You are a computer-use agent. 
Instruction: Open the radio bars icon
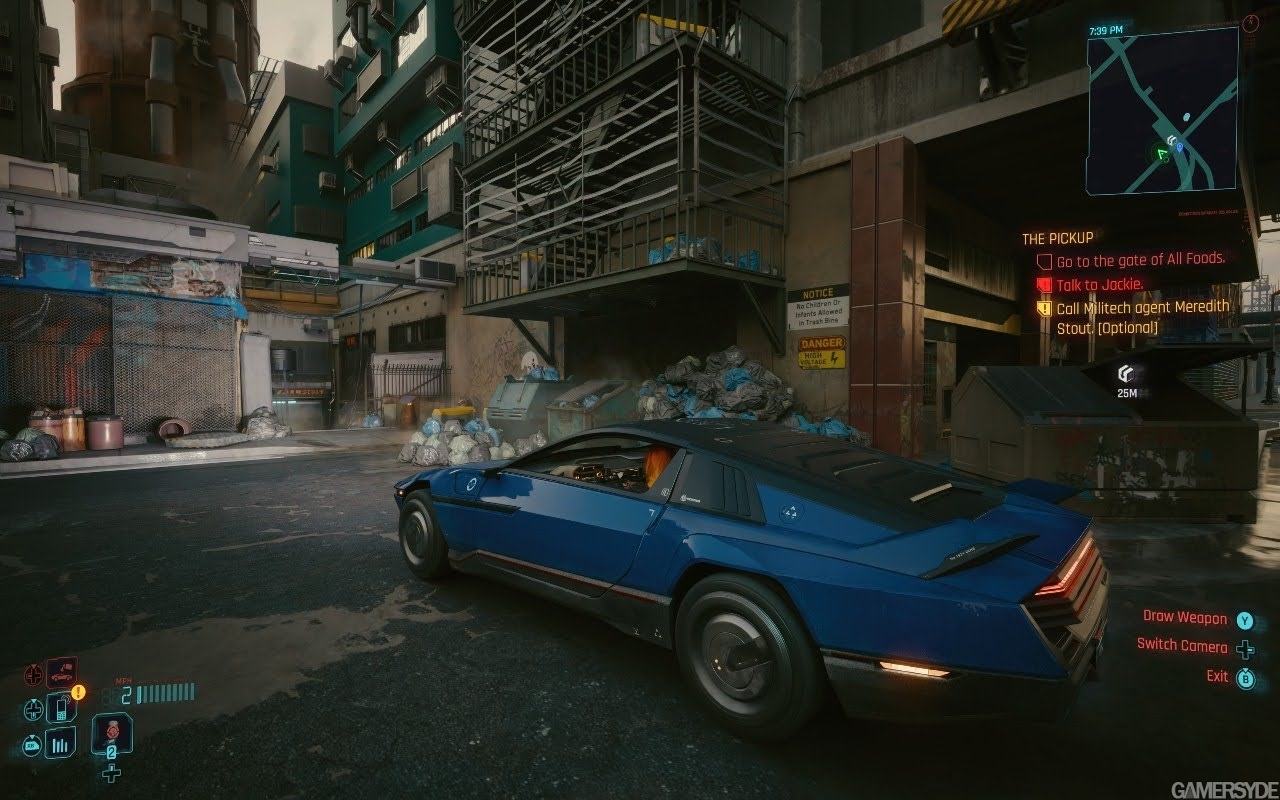coord(60,743)
